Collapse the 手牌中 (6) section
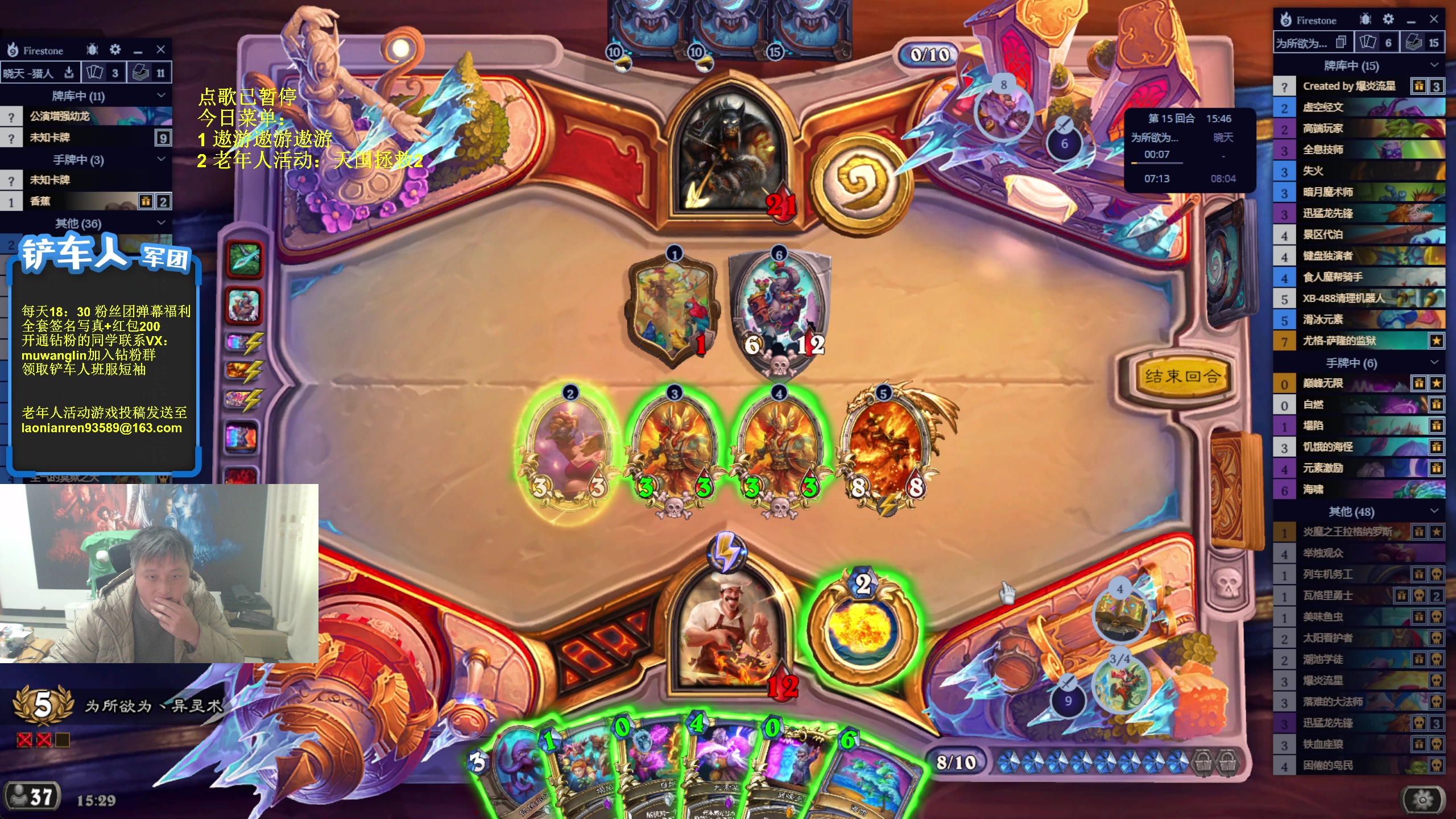 click(x=1434, y=362)
